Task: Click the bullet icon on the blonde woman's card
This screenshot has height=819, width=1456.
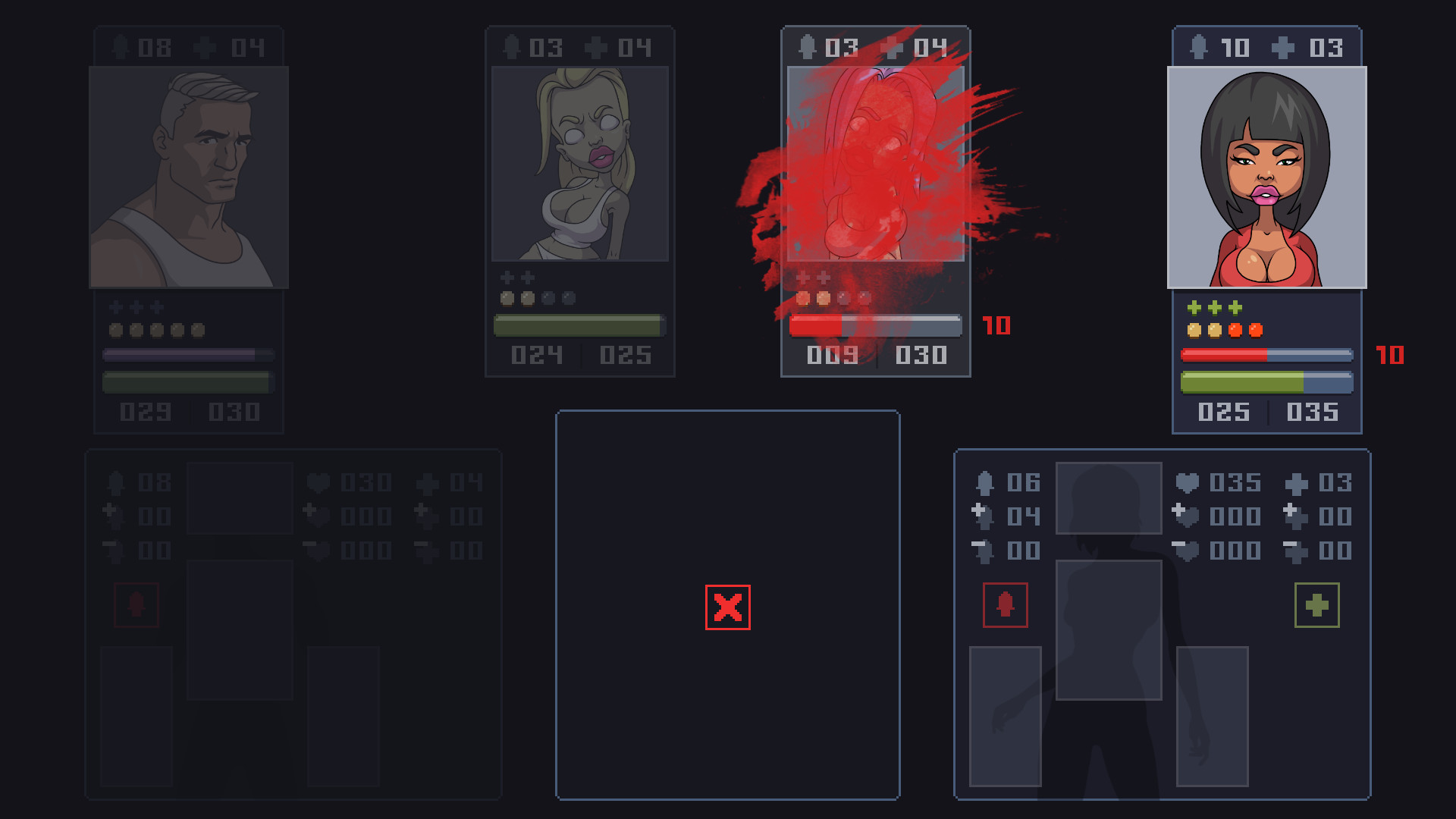Action: [510, 47]
